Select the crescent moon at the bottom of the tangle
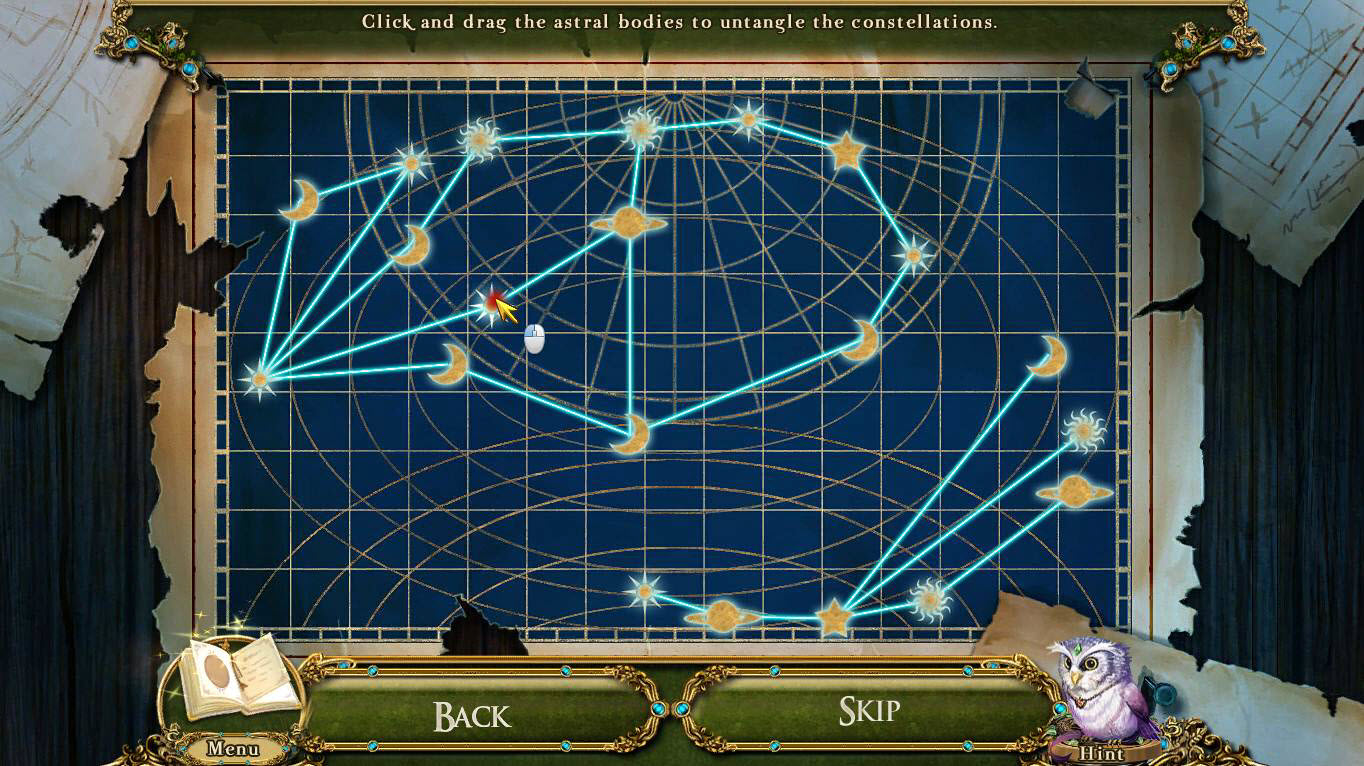 tap(637, 431)
